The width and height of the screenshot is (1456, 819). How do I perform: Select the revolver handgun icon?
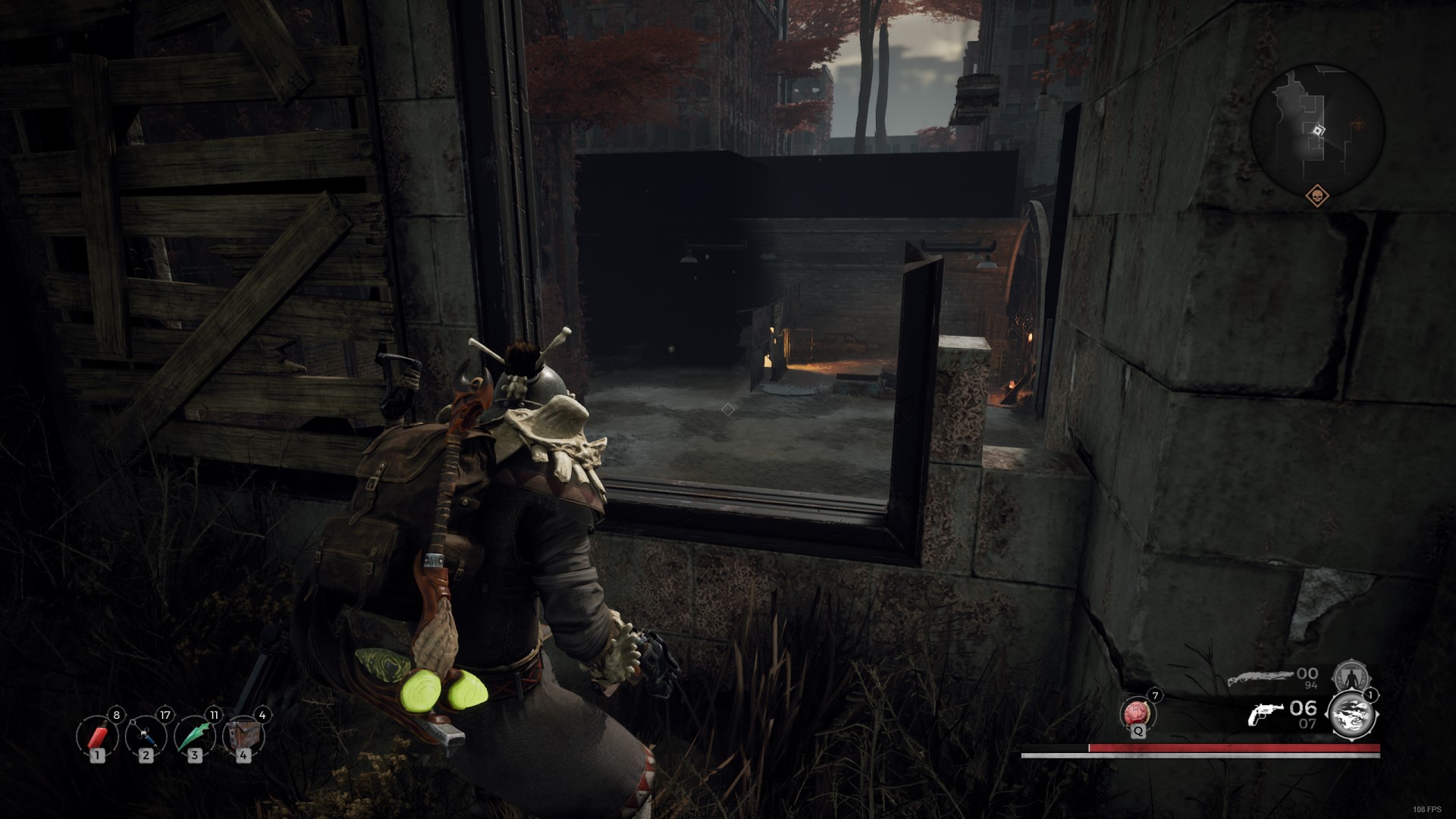tap(1266, 713)
